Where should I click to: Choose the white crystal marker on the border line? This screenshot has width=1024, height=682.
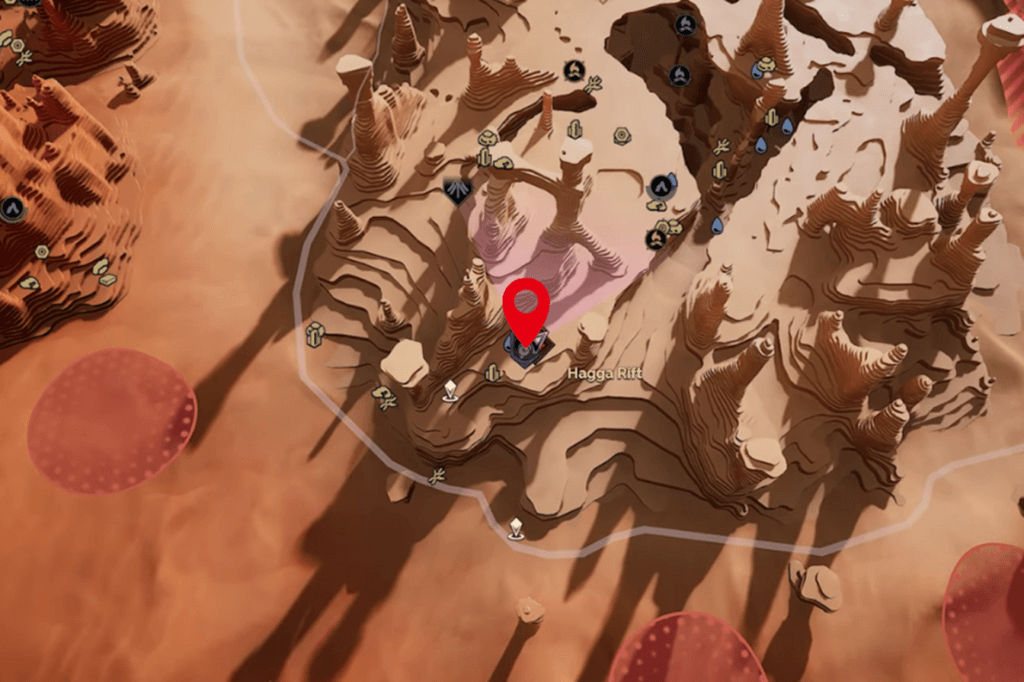pos(516,528)
